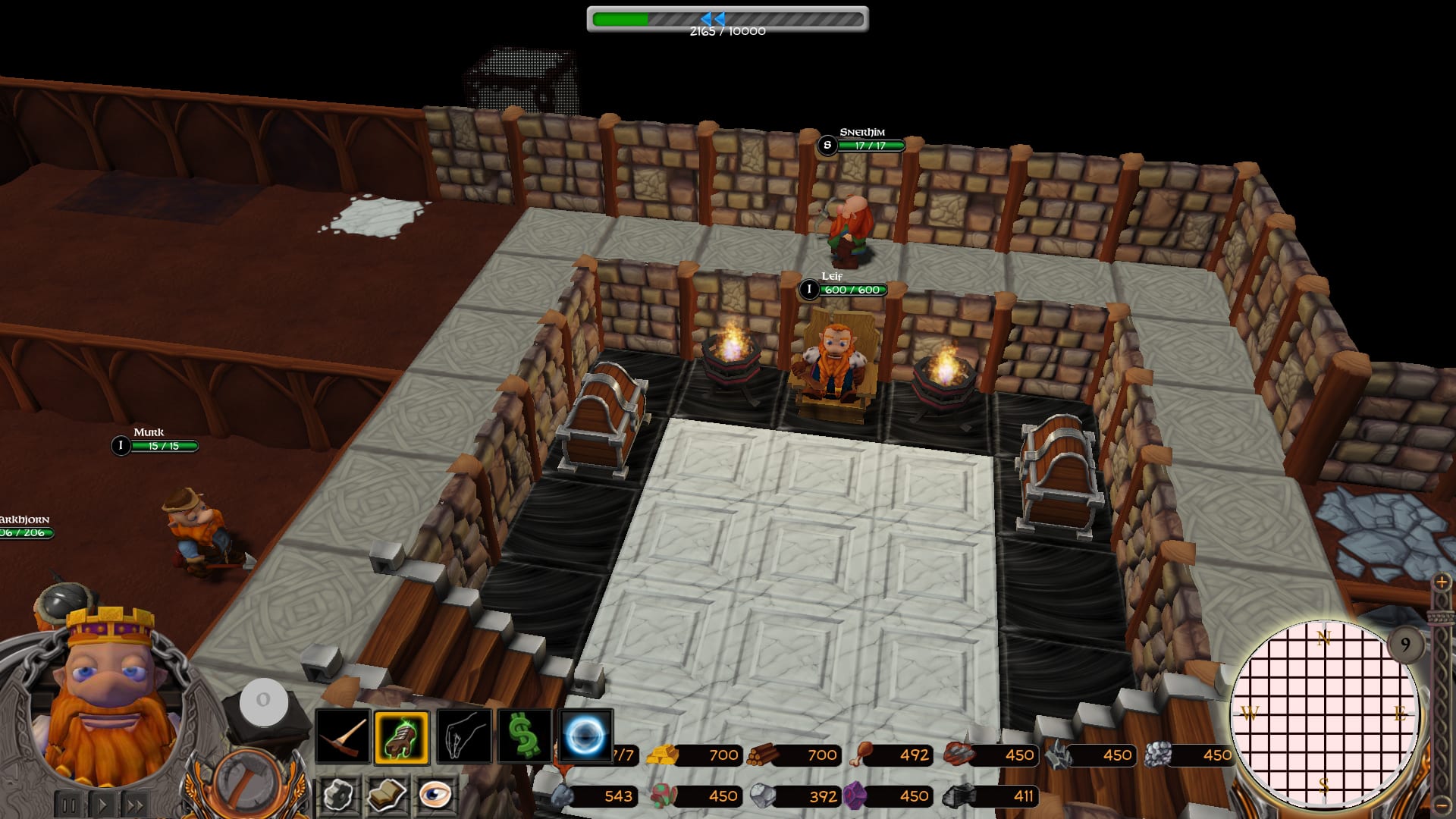Lower the level with the minus button
This screenshot has height=819, width=1456.
pos(1442,805)
